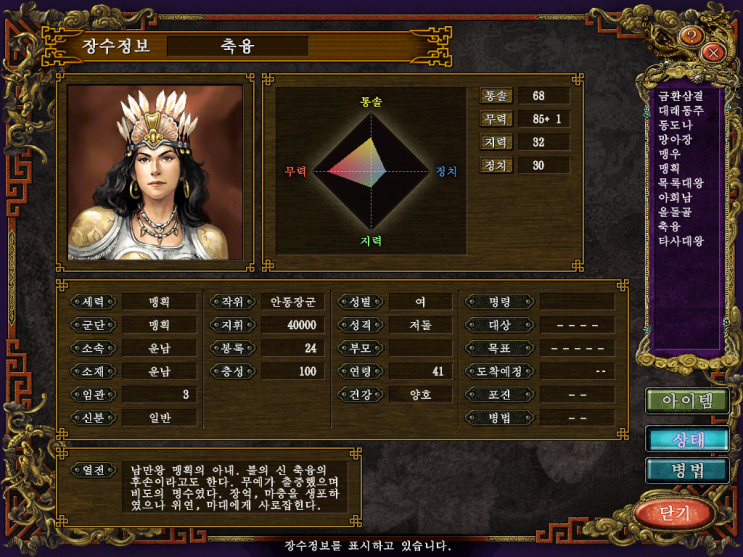
Task: Select 축융 in the officer list
Action: pyautogui.click(x=669, y=226)
